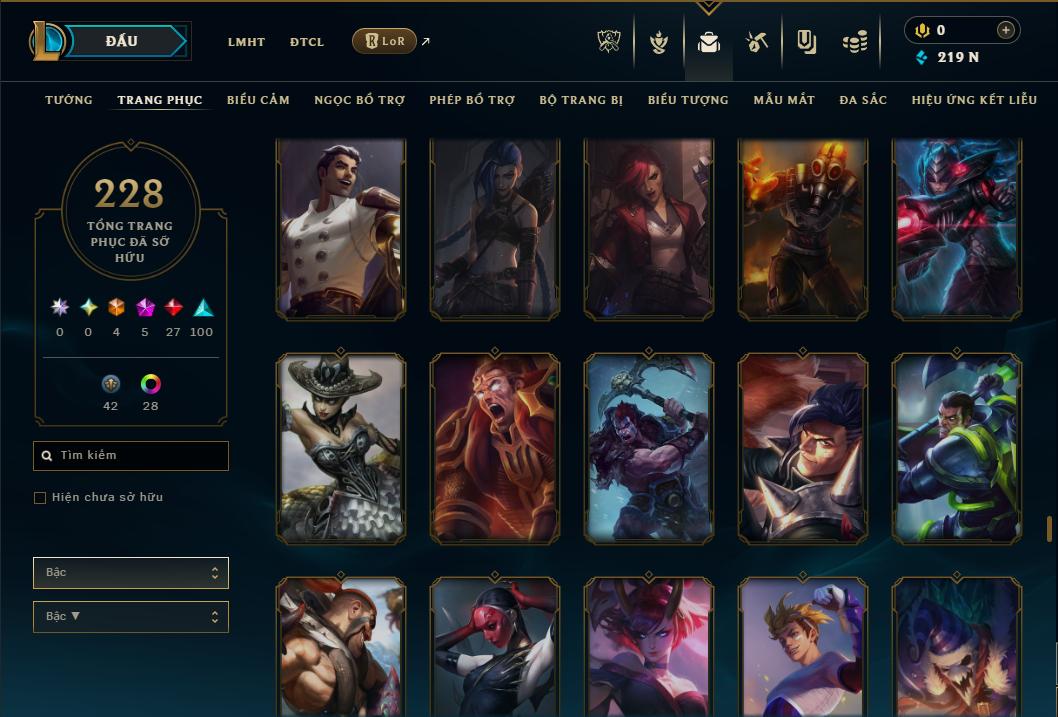1058x717 pixels.
Task: Switch to the TƯỚNG tab
Action: tap(69, 100)
